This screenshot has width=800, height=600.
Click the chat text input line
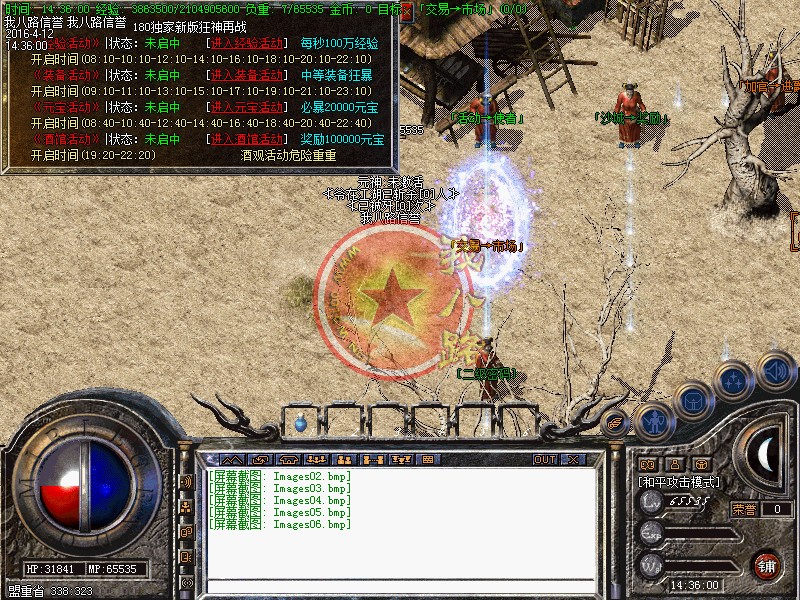[x=400, y=583]
